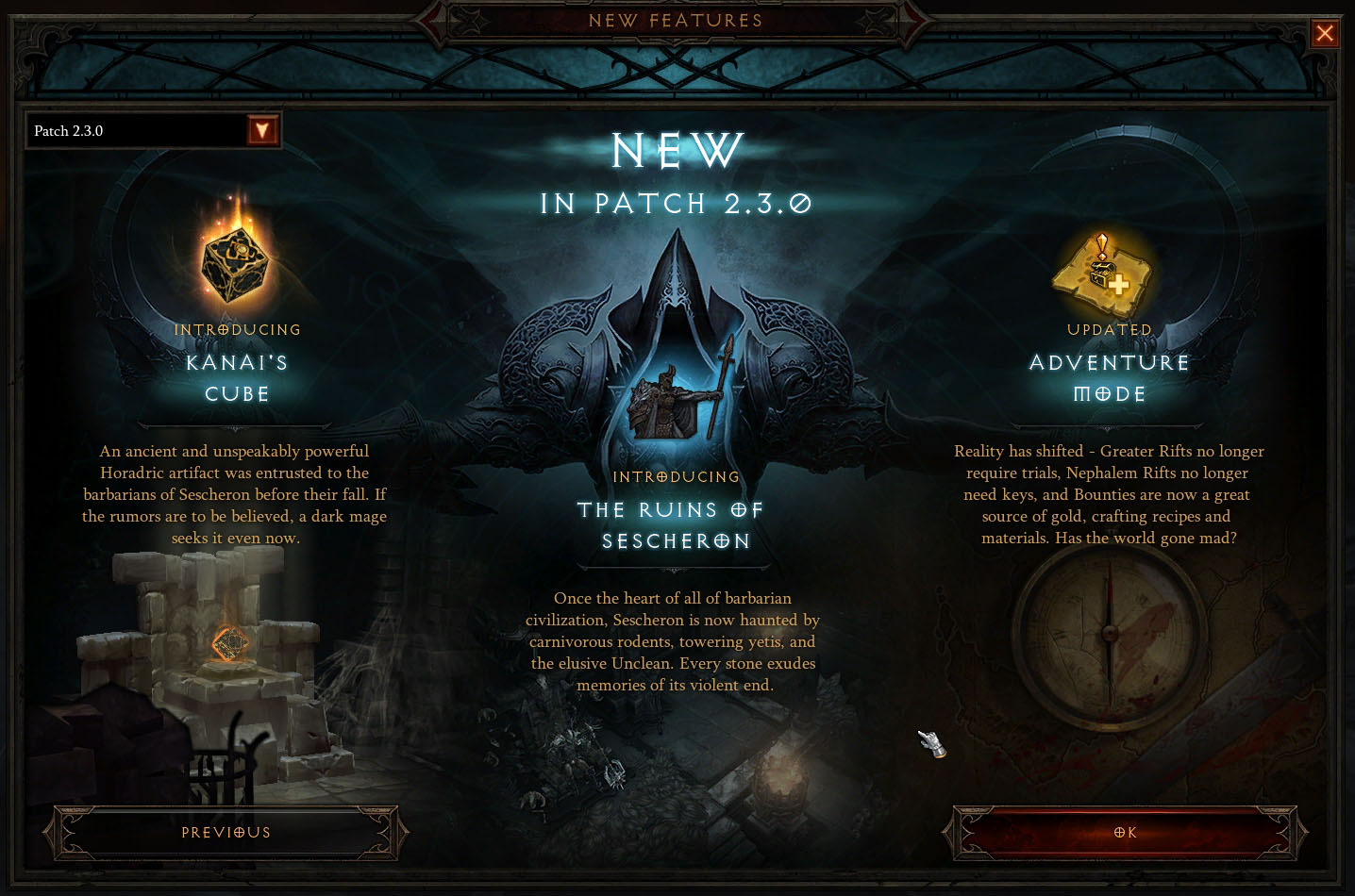Close the New Features window
1355x896 pixels.
click(x=1325, y=34)
